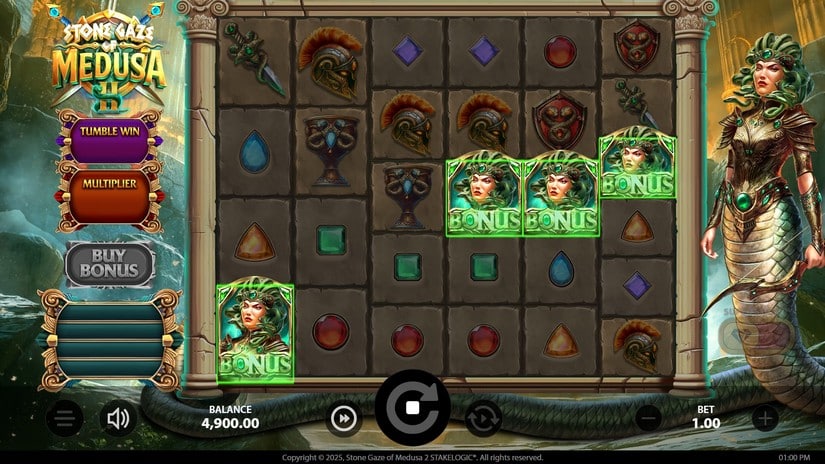Screen dimensions: 825x464
Task: Stop the spinning reels
Action: click(412, 408)
